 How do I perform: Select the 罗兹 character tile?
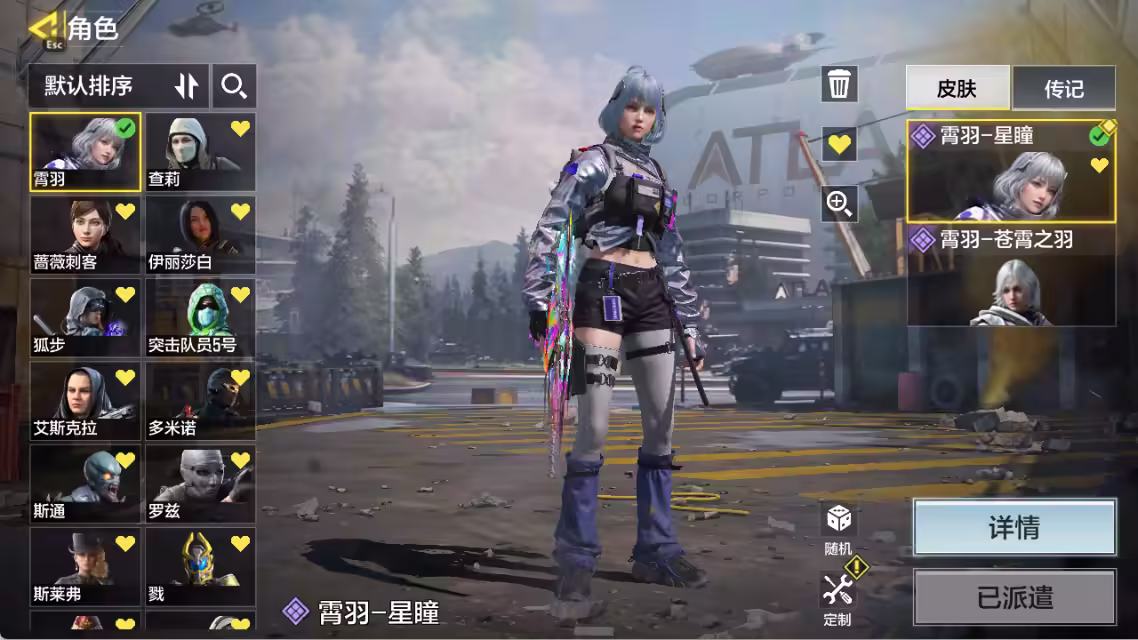200,484
